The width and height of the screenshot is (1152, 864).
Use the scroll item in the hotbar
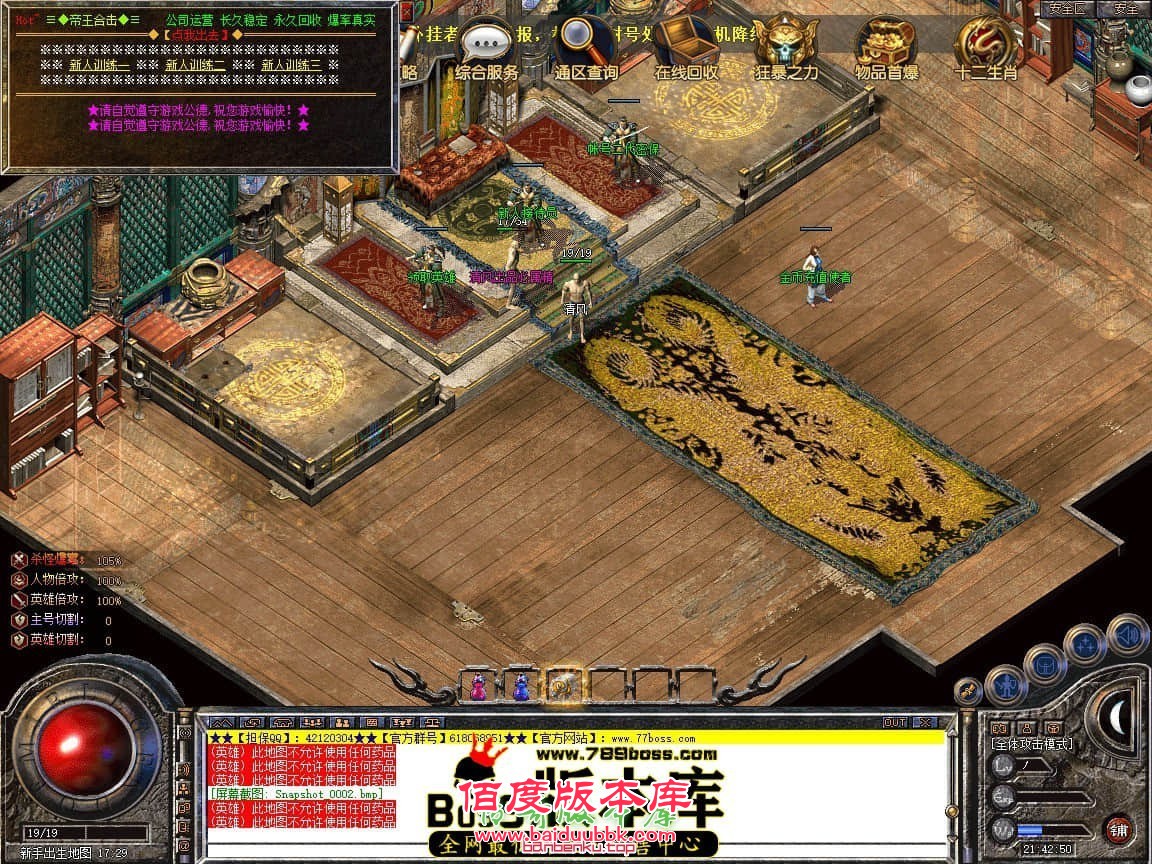[562, 685]
